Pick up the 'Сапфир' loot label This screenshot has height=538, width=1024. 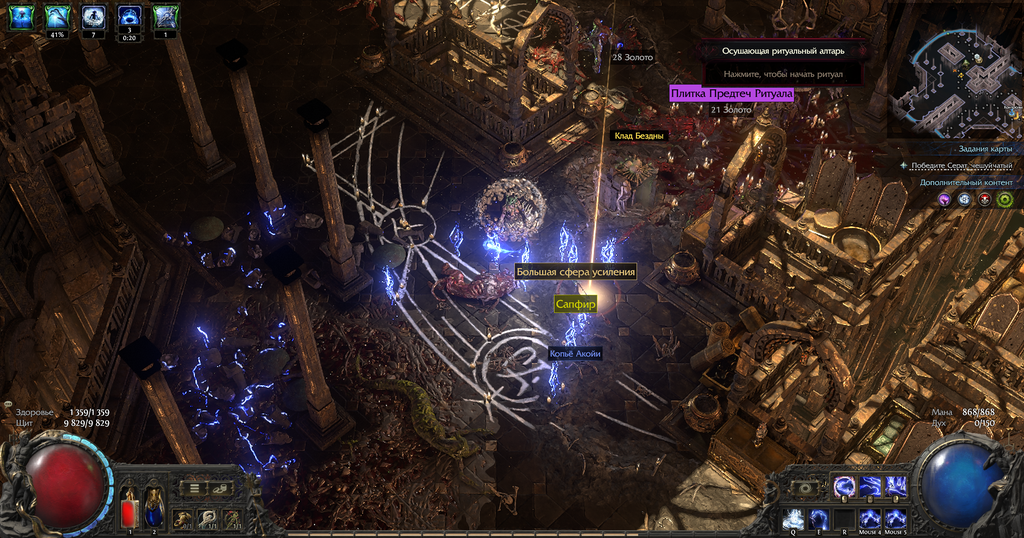[x=575, y=303]
